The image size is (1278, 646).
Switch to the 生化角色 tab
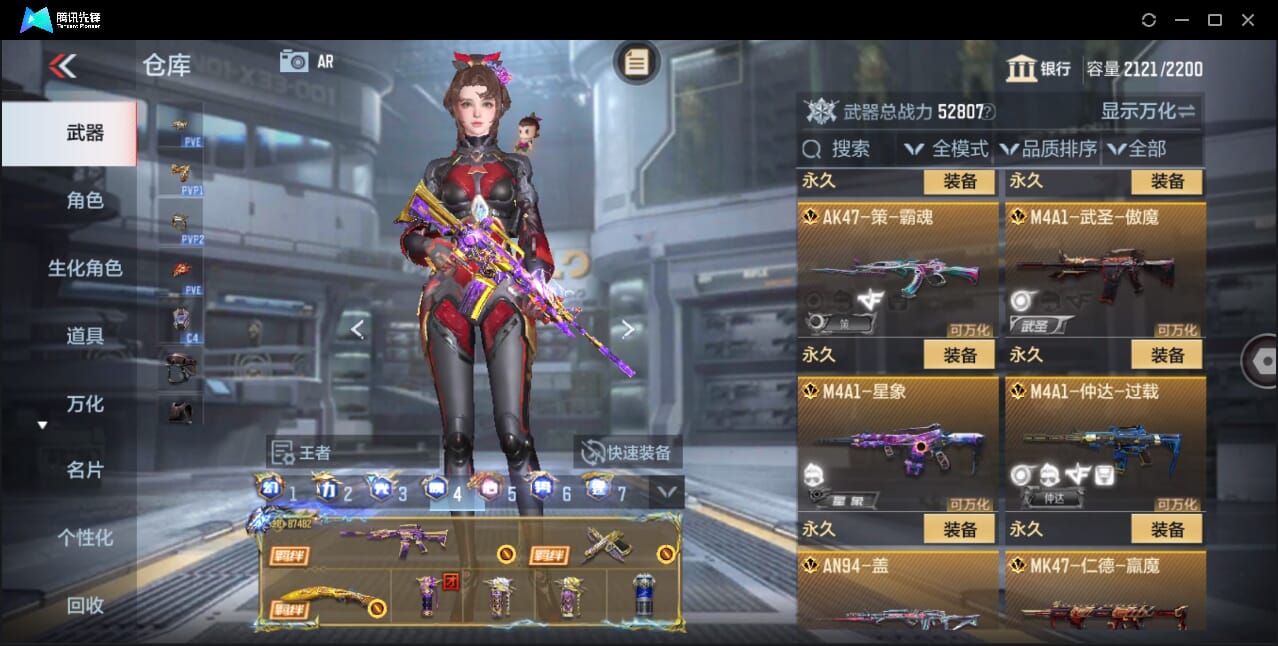[85, 268]
